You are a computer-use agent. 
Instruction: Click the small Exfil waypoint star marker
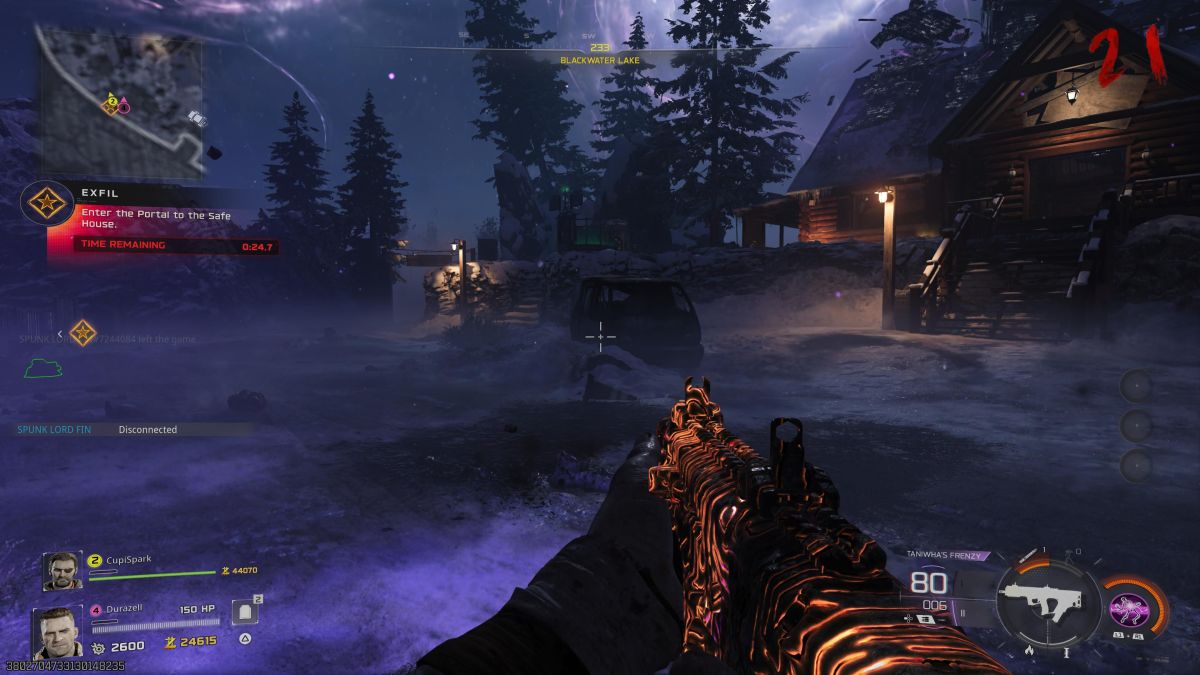(x=82, y=334)
